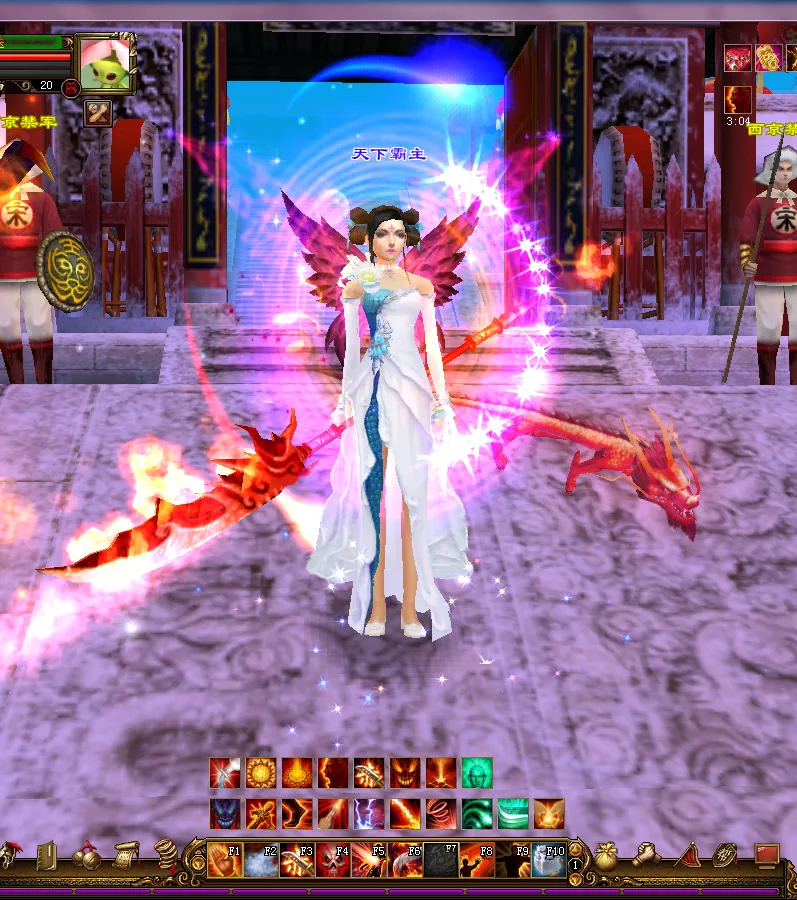Viewport: 797px width, 900px height.
Task: Click the F2 white mist hotbar skill
Action: coord(260,860)
